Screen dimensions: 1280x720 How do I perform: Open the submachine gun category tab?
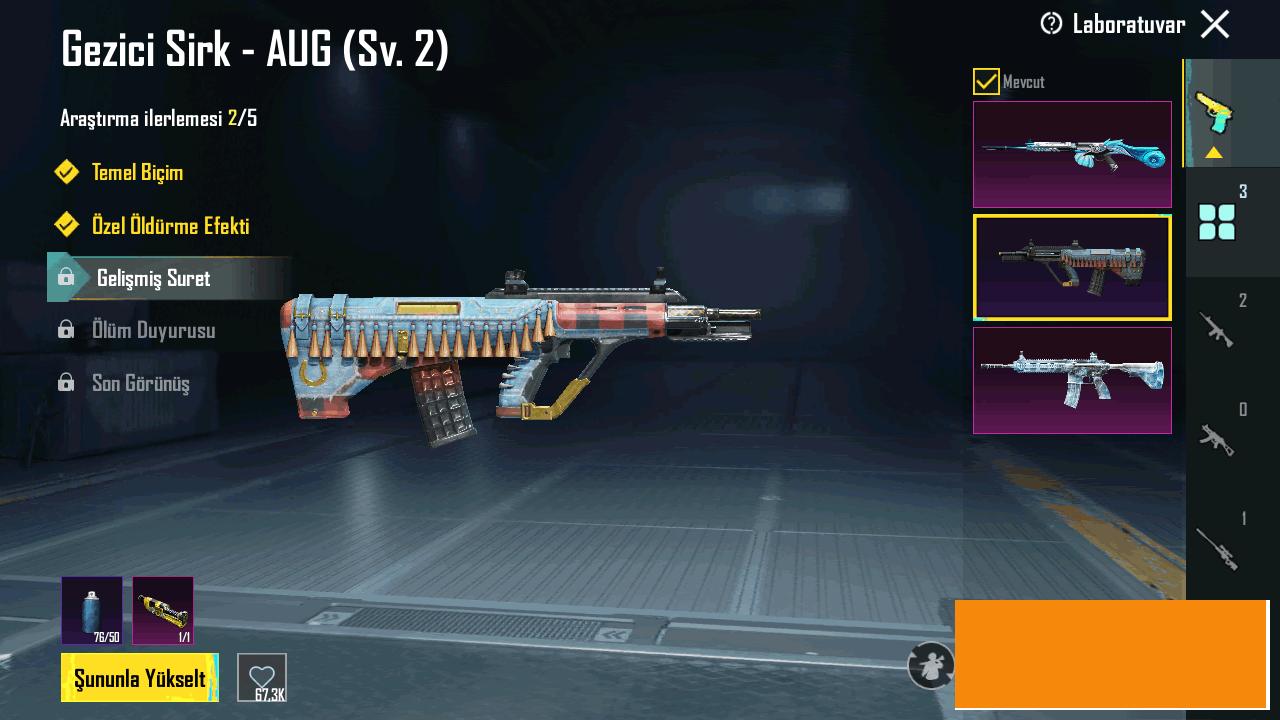pyautogui.click(x=1217, y=437)
